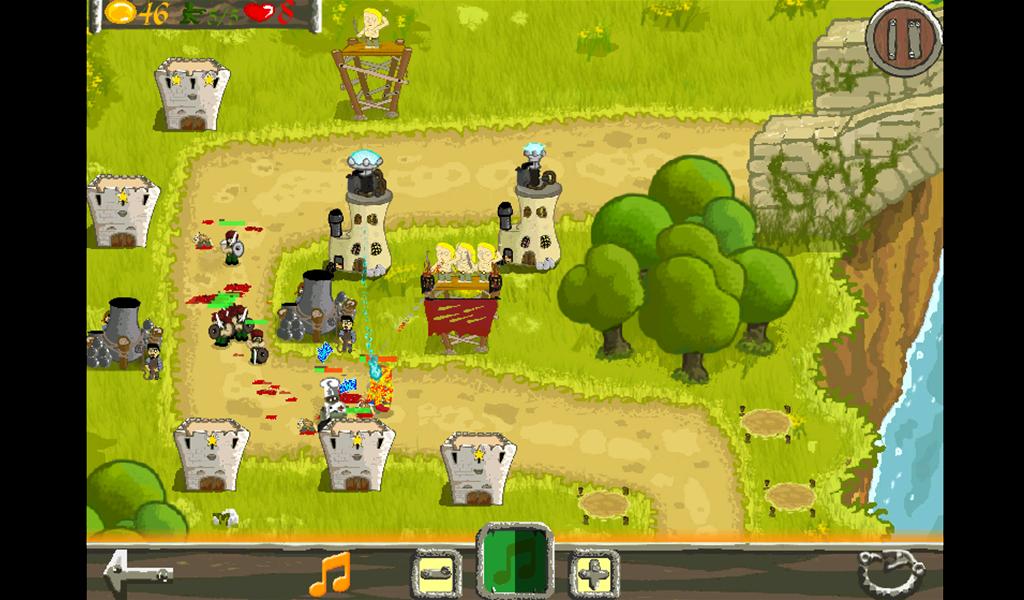Pause the game with the round button
The width and height of the screenshot is (1024, 600).
904,38
